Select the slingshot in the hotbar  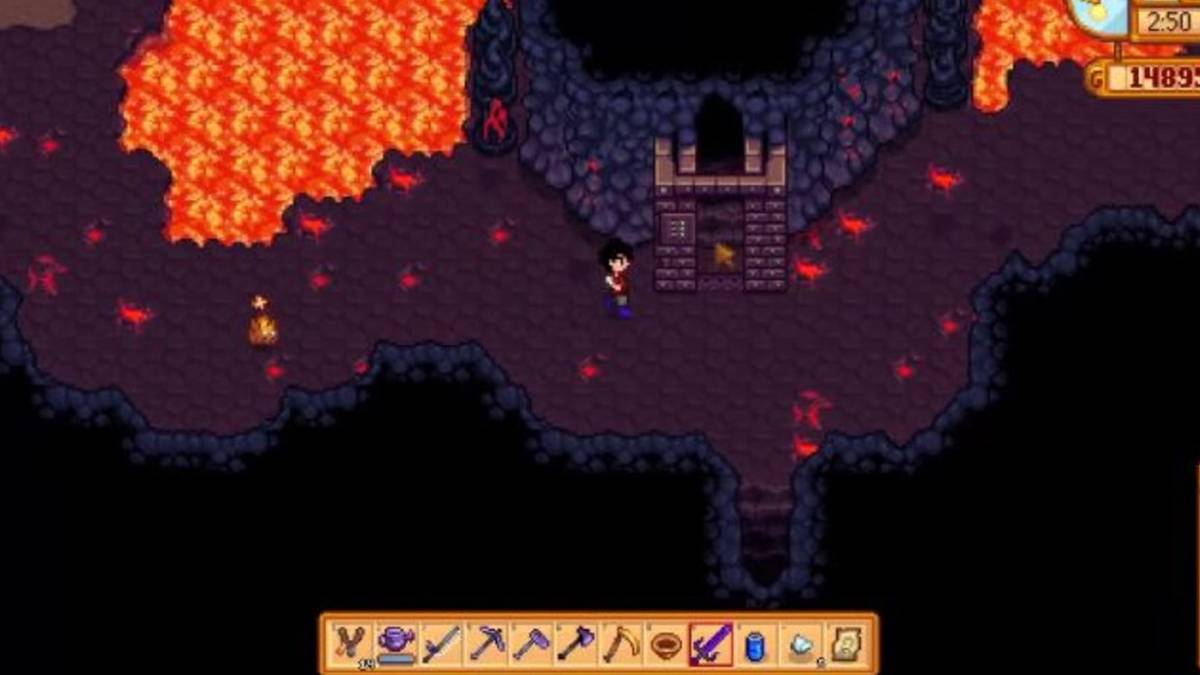(x=351, y=643)
